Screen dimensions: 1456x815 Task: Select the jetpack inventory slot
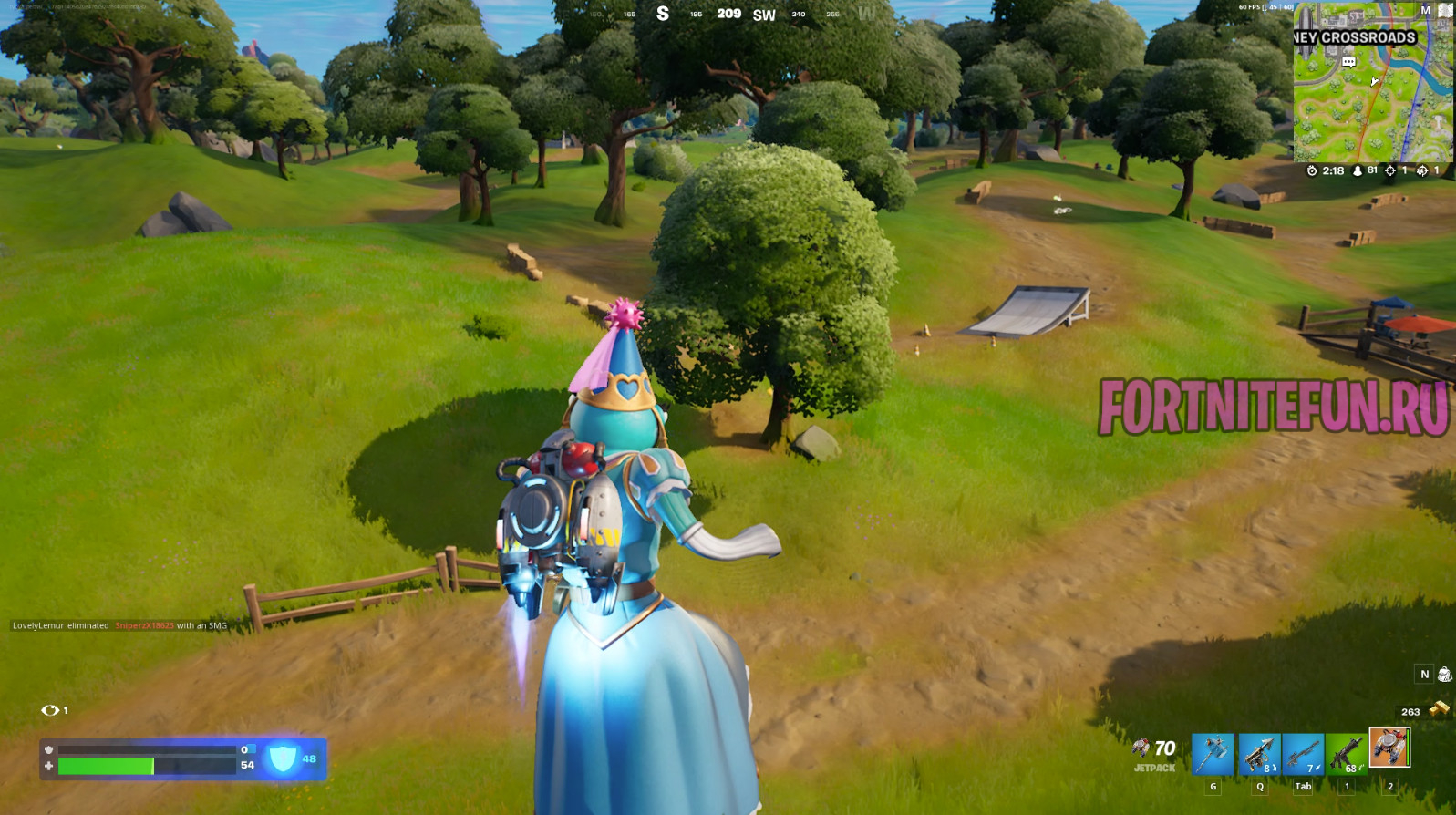tap(1389, 748)
